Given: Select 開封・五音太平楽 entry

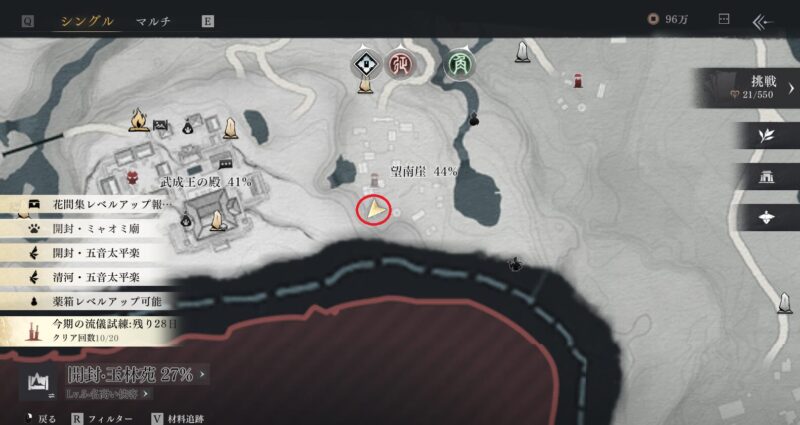Looking at the screenshot, I should (96, 253).
